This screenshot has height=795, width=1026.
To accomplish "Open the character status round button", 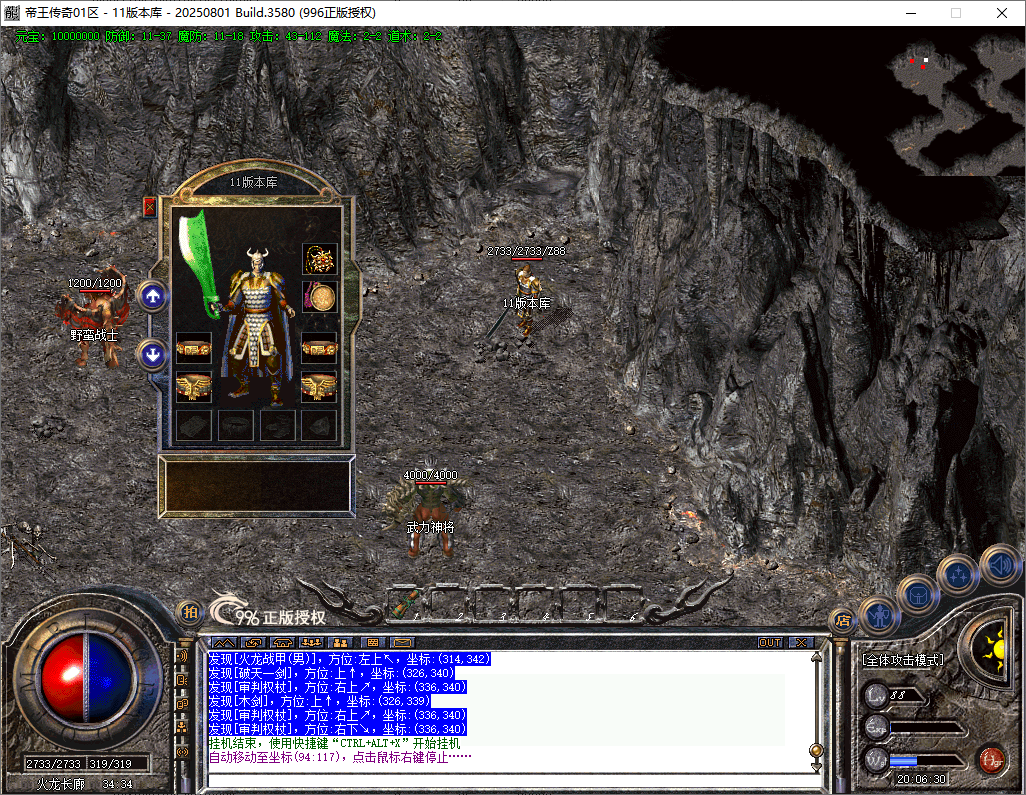I will pyautogui.click(x=880, y=613).
